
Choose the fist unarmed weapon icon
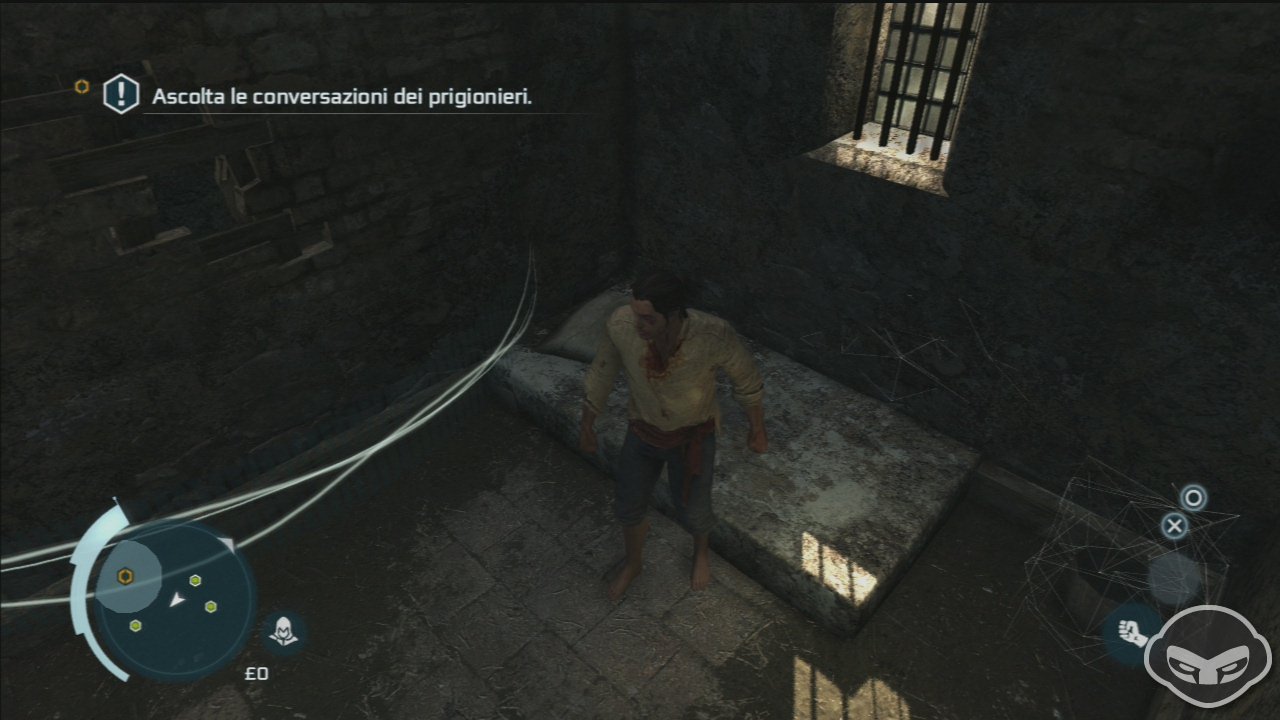(x=1130, y=634)
